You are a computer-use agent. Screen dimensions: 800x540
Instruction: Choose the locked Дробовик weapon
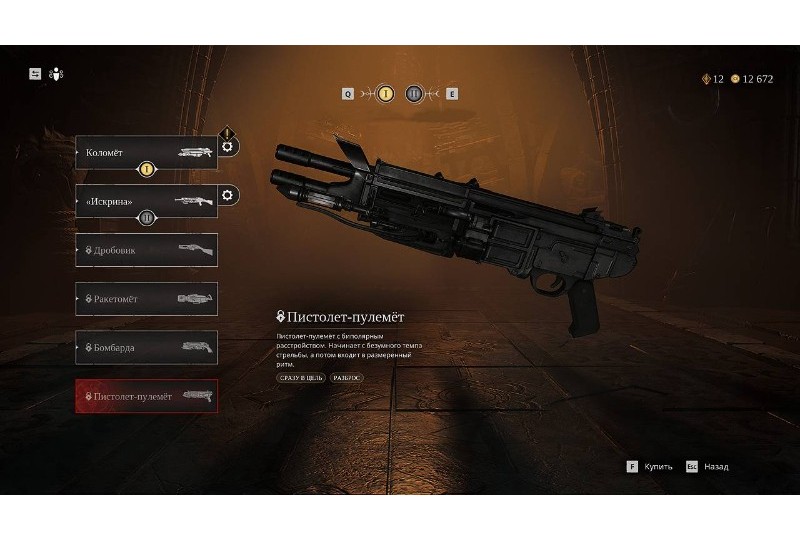click(146, 250)
